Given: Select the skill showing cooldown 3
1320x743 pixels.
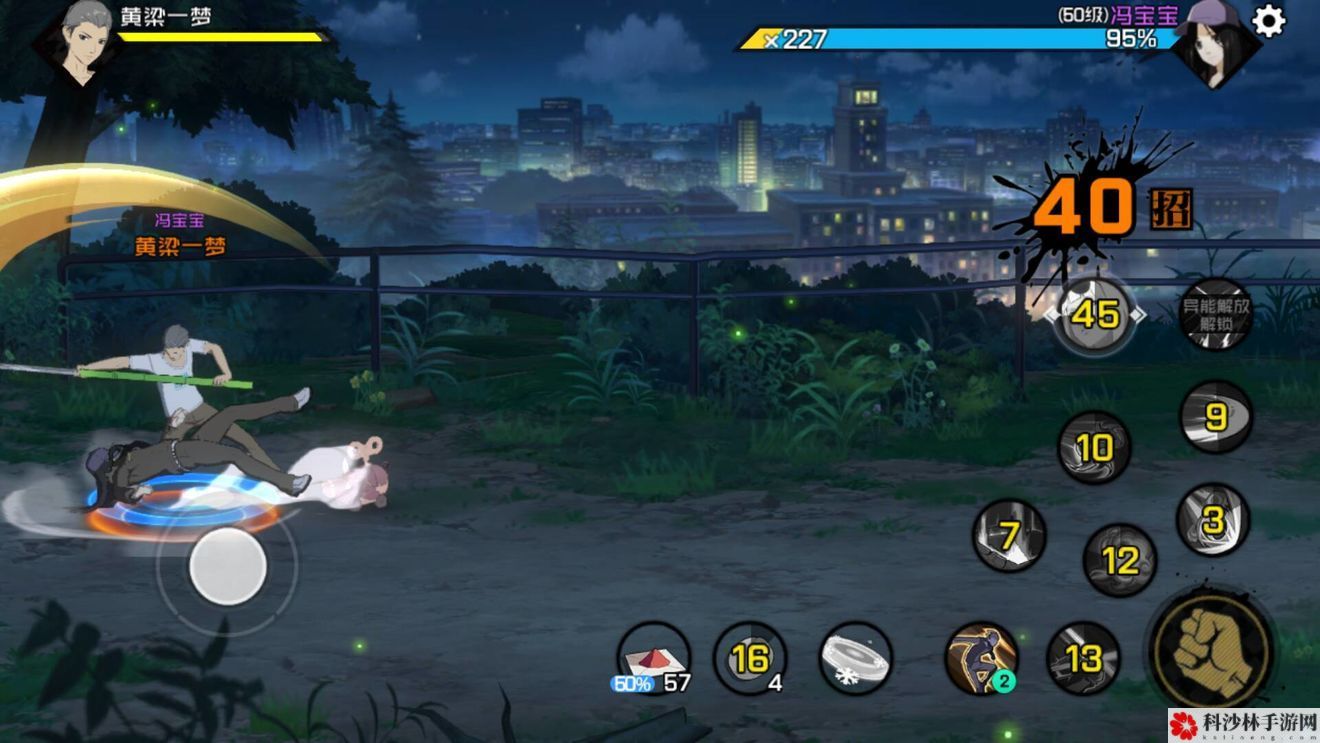Looking at the screenshot, I should (x=1212, y=520).
